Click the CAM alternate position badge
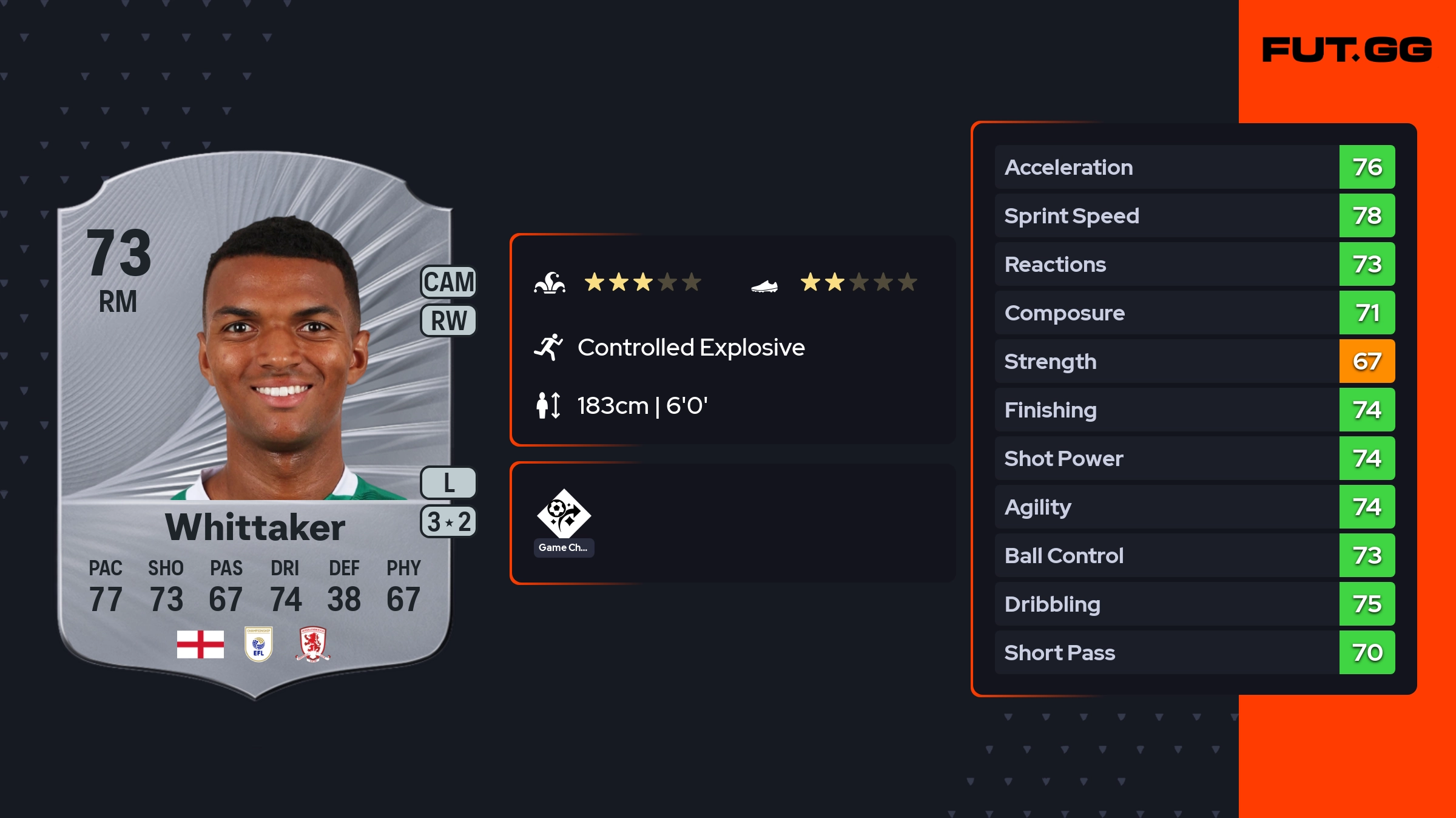The height and width of the screenshot is (818, 1456). [448, 282]
